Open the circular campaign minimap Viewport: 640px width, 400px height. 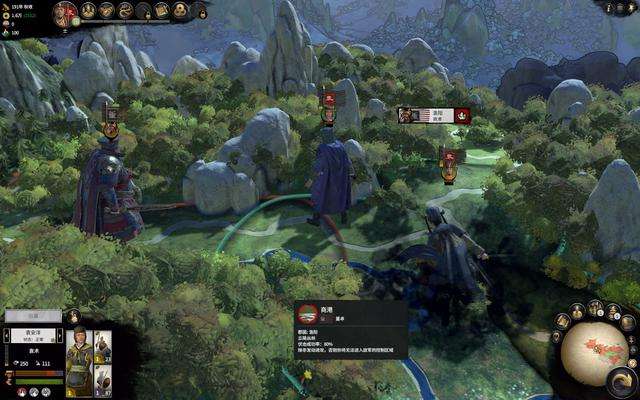(594, 352)
